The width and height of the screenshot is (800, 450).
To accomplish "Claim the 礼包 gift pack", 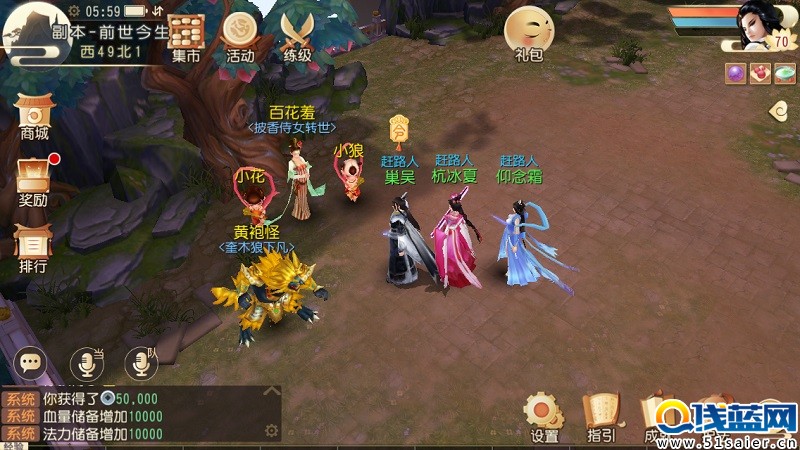I will coord(528,34).
